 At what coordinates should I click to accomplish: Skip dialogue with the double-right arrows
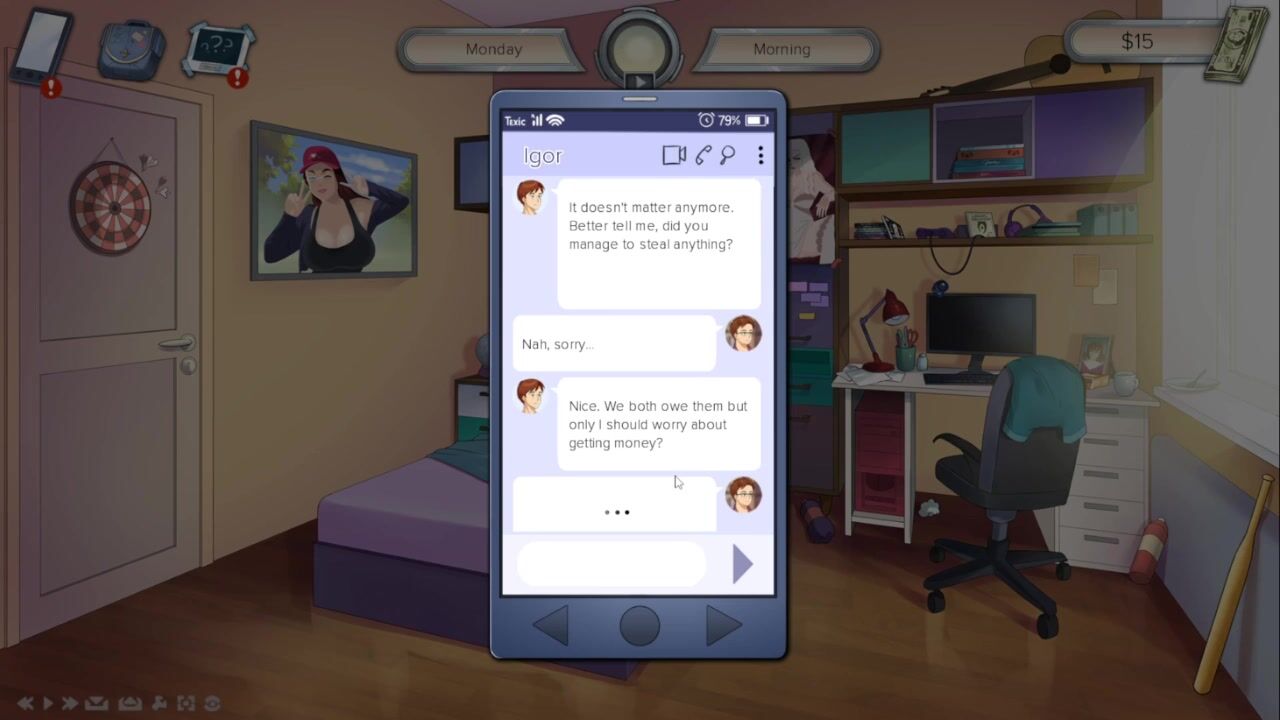tap(69, 704)
